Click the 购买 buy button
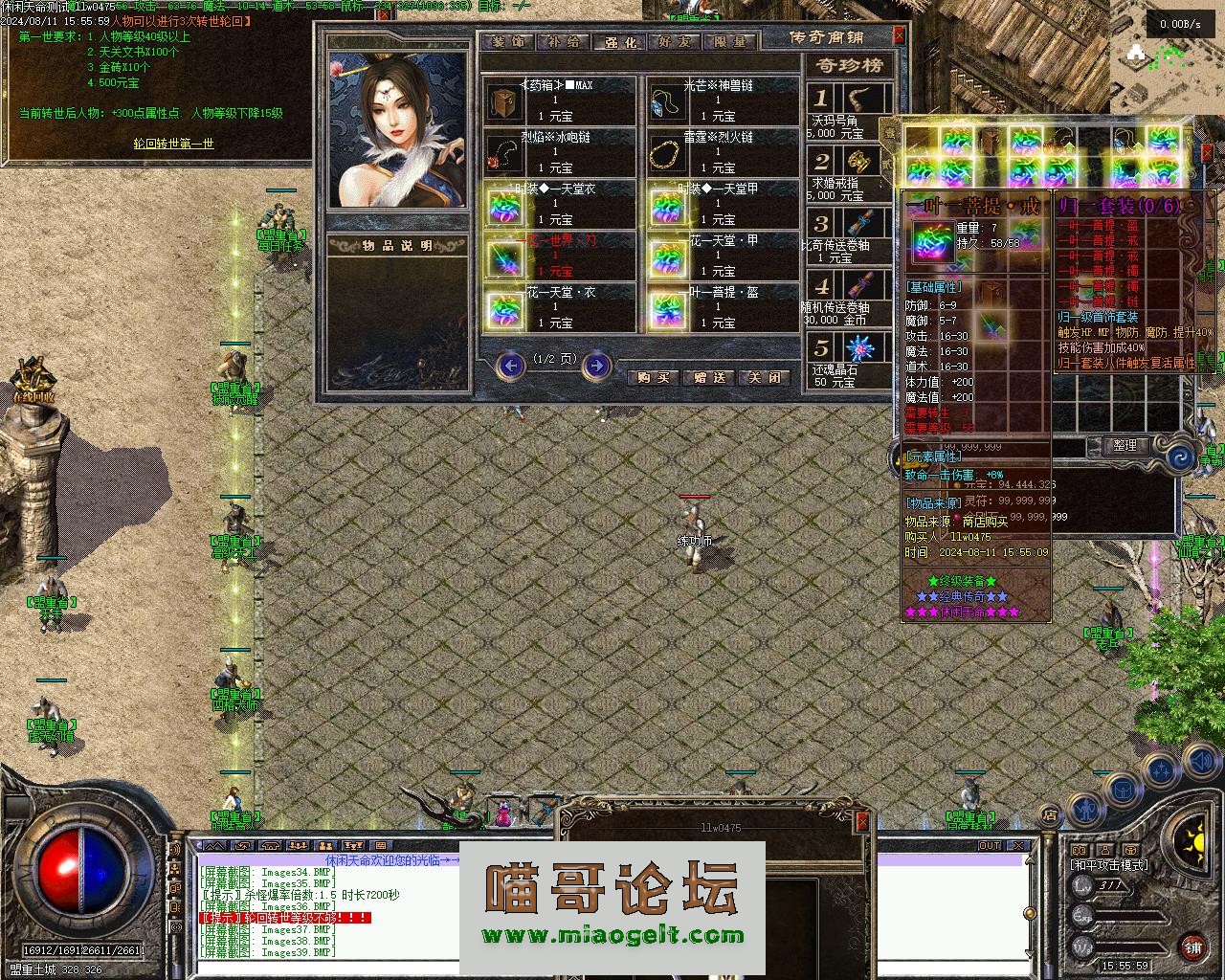The image size is (1225, 980). pos(653,378)
